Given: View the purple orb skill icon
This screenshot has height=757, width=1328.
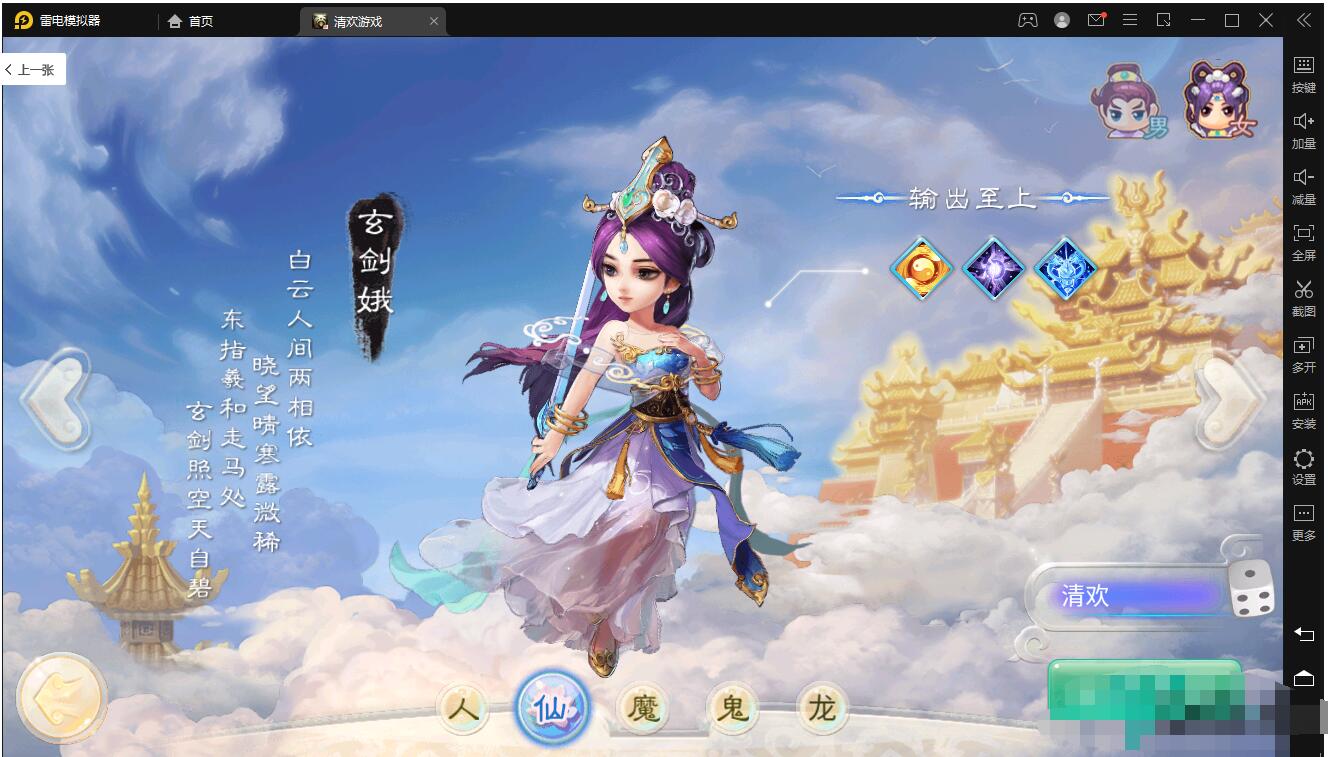Looking at the screenshot, I should coord(993,268).
